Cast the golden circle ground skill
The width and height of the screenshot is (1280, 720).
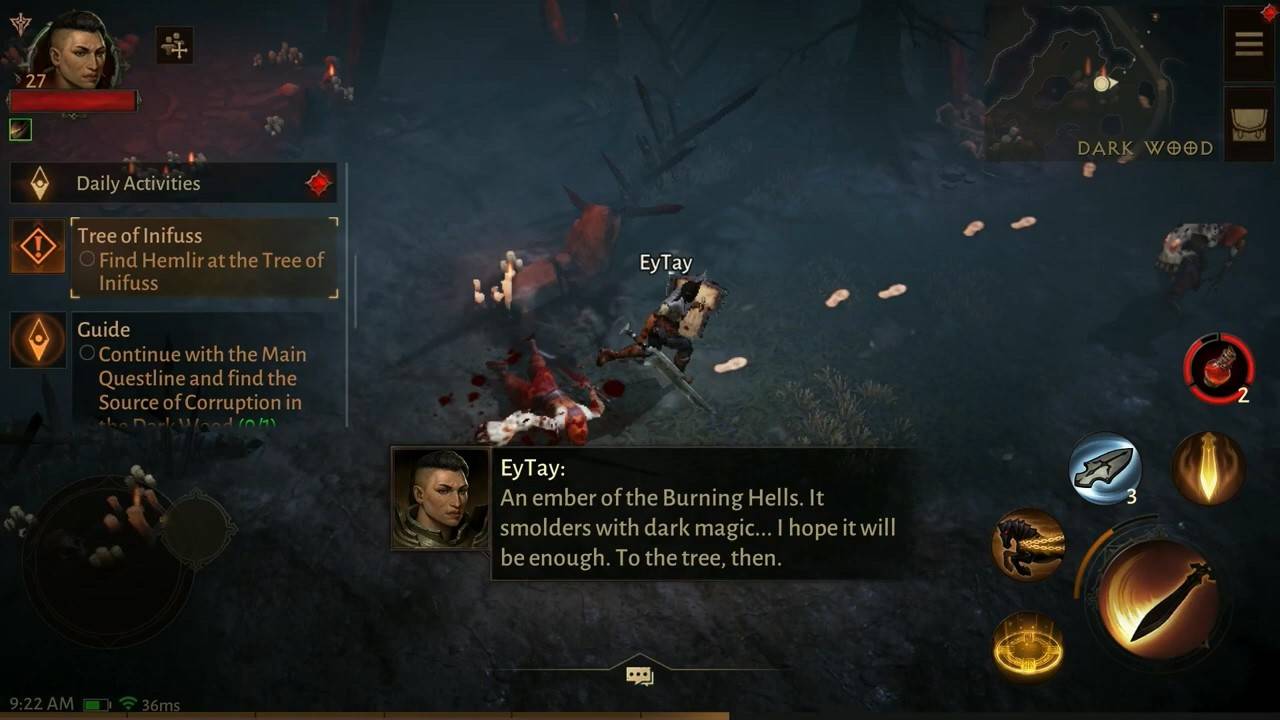pos(1028,647)
